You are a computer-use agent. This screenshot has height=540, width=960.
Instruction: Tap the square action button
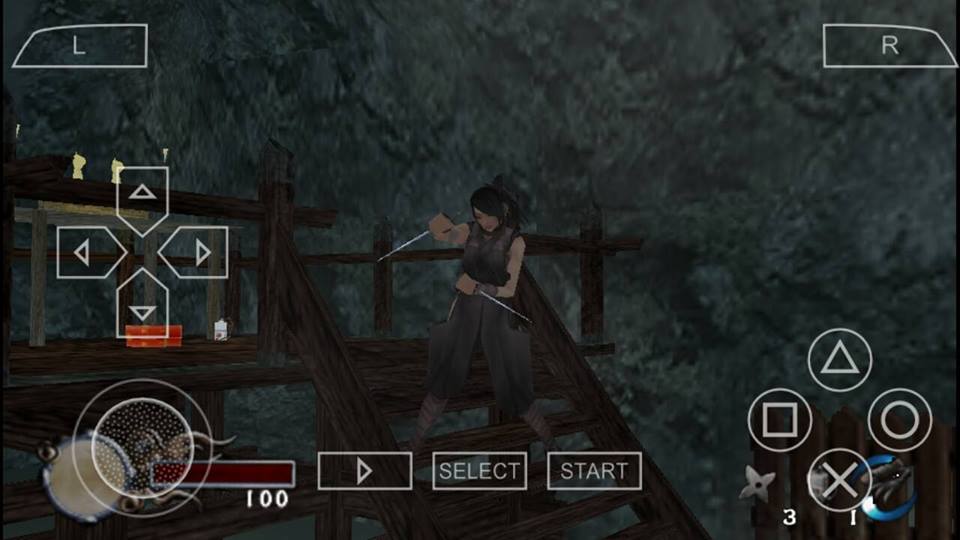tap(780, 420)
